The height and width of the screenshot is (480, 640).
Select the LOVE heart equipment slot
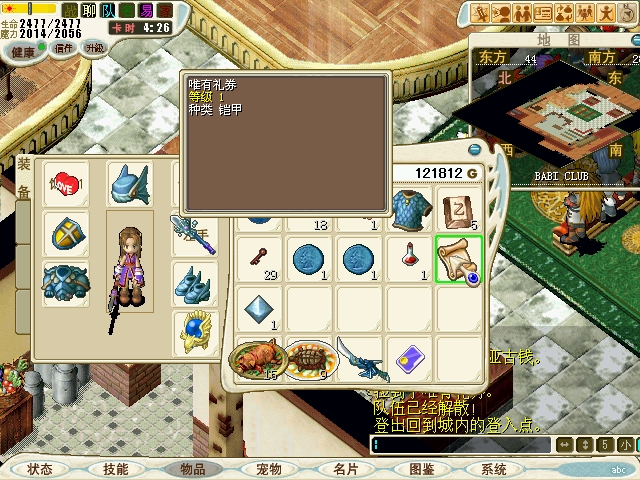pos(65,185)
